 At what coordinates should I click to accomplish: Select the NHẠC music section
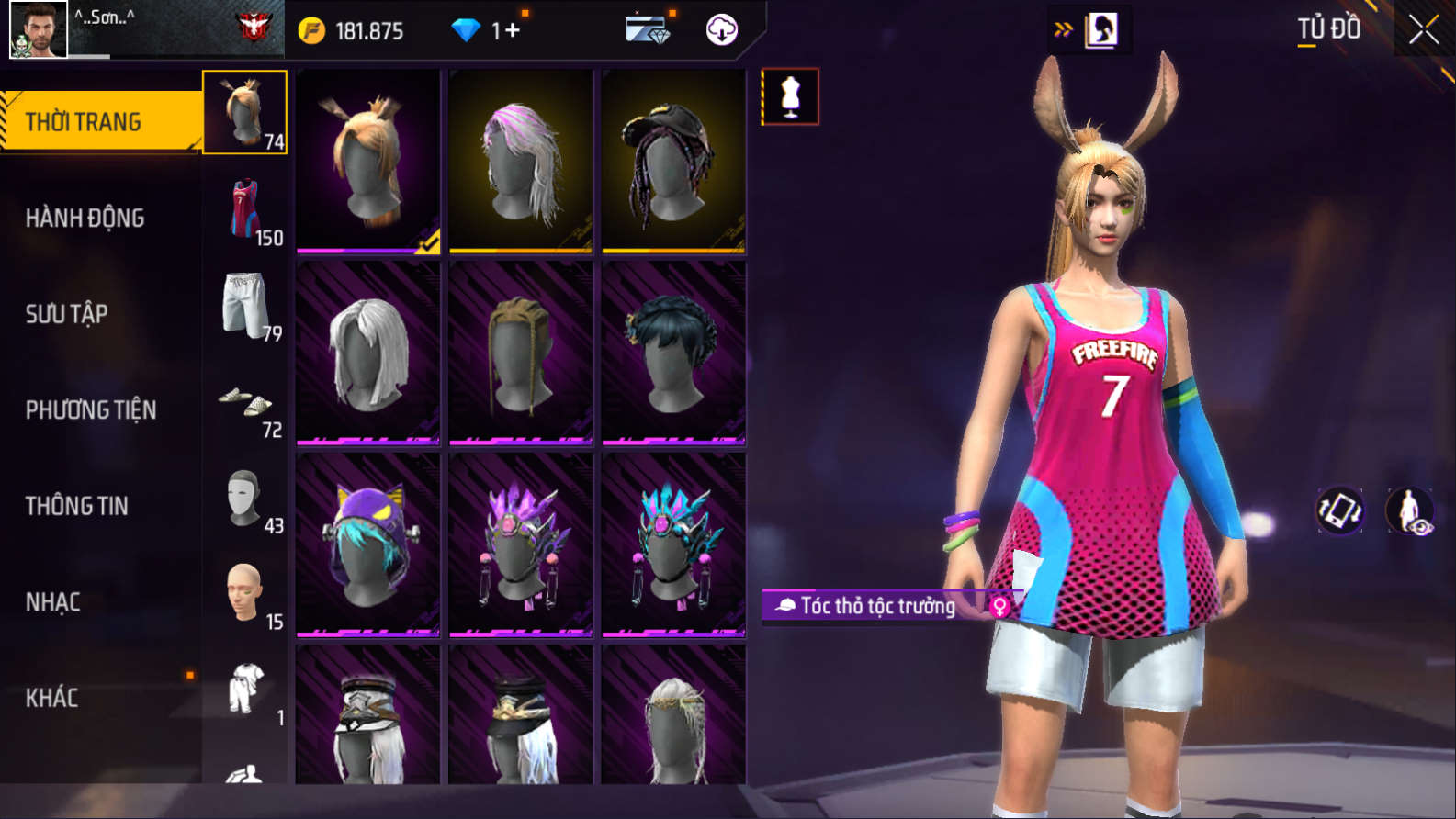click(x=53, y=602)
